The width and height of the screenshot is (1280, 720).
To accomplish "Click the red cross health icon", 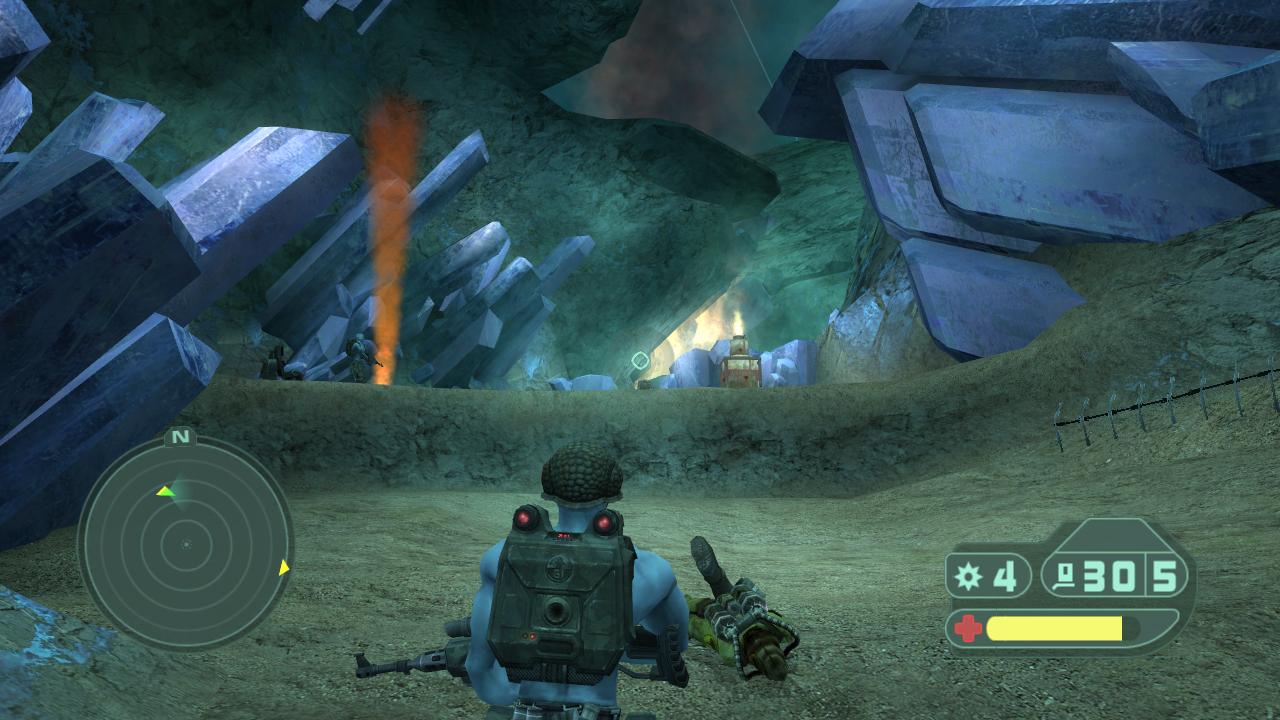I will coord(967,629).
